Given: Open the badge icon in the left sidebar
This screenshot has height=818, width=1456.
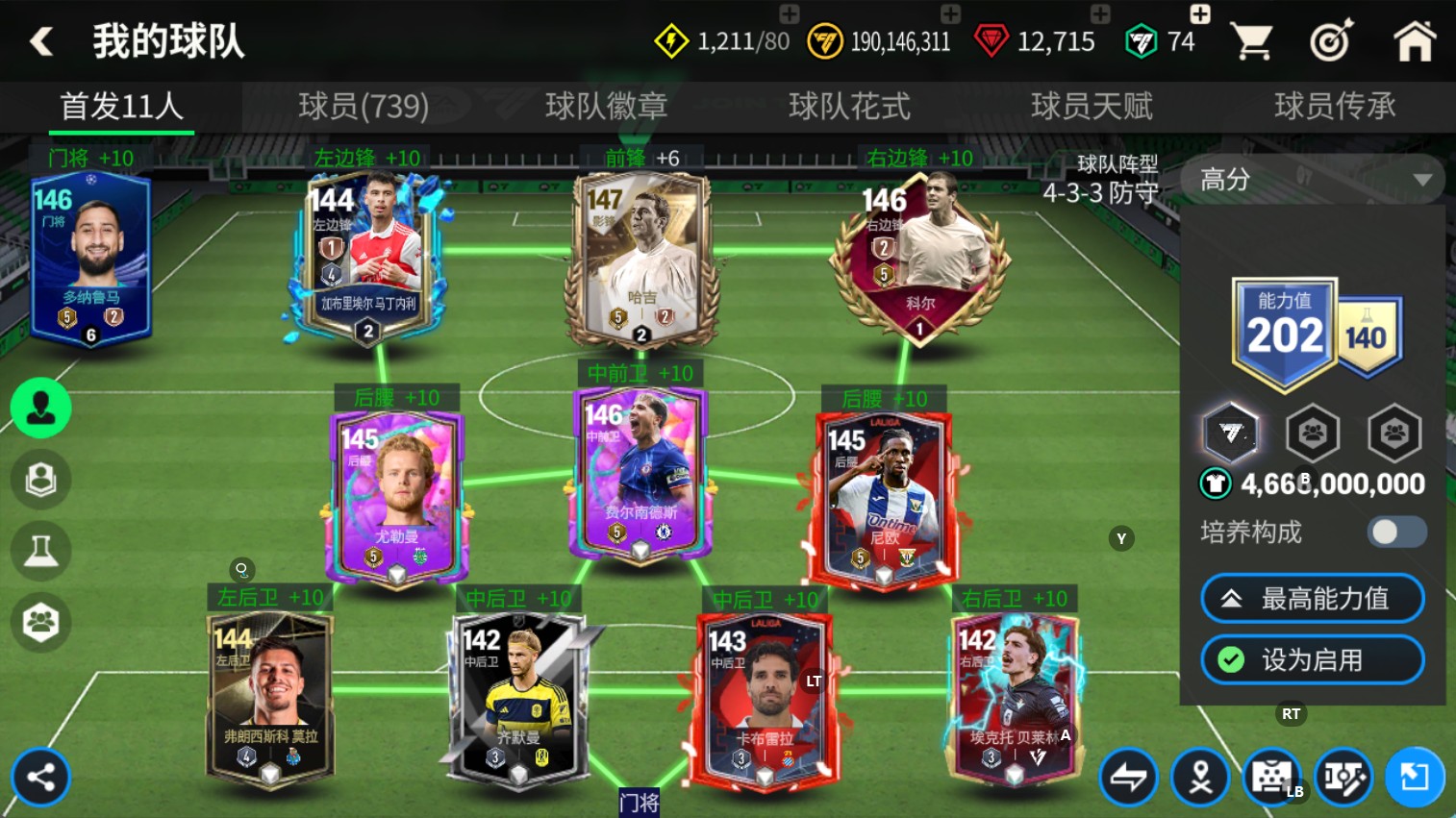Looking at the screenshot, I should pos(40,480).
